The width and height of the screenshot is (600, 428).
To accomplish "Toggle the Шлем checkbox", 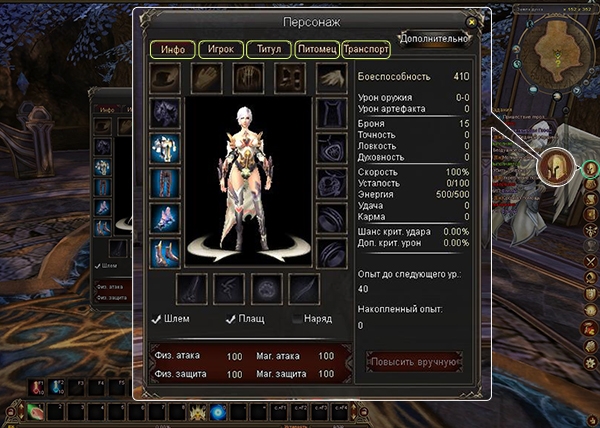I will pos(158,319).
